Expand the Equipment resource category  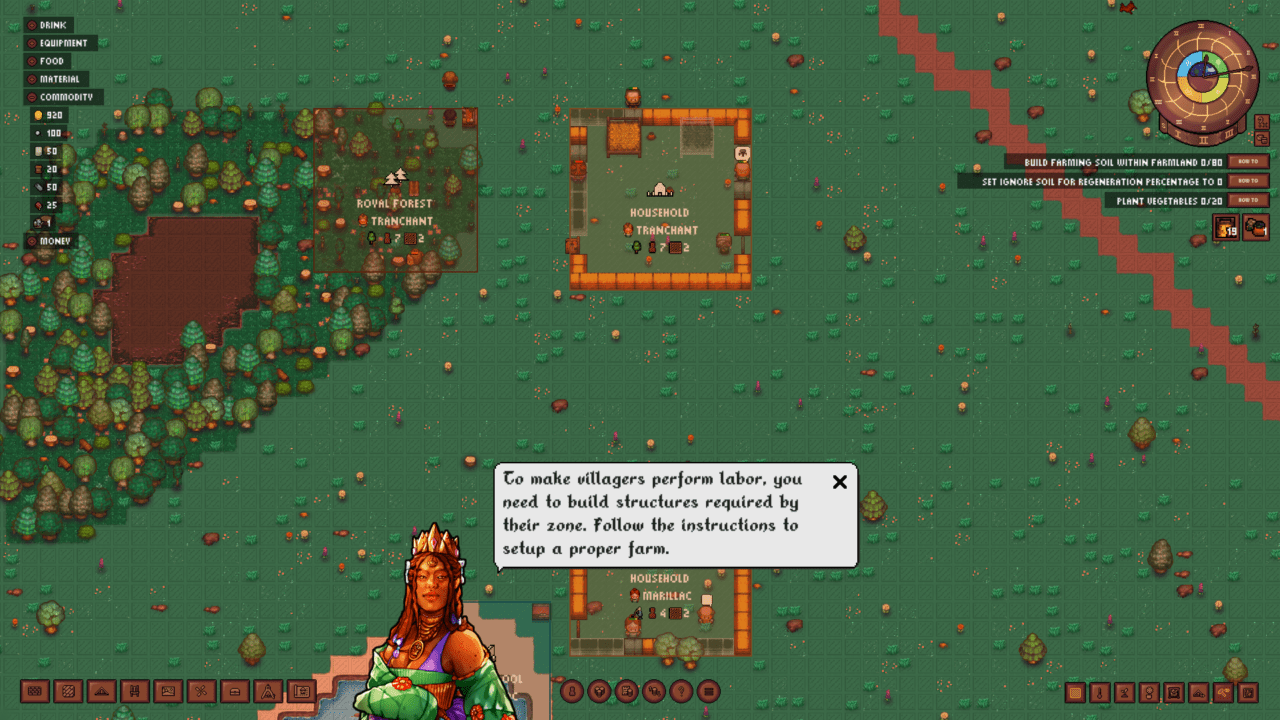pos(32,43)
